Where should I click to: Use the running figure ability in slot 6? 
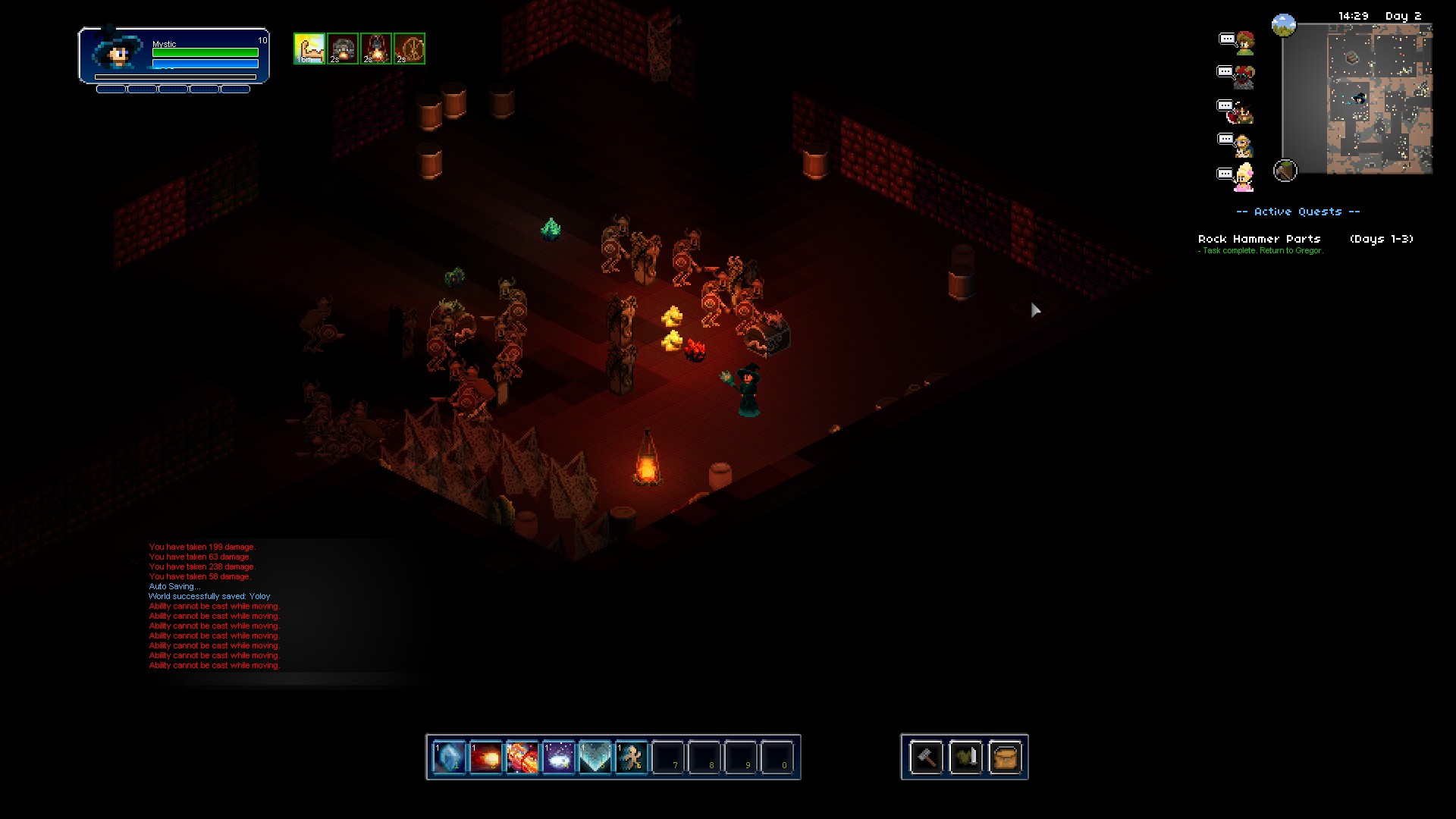[631, 757]
